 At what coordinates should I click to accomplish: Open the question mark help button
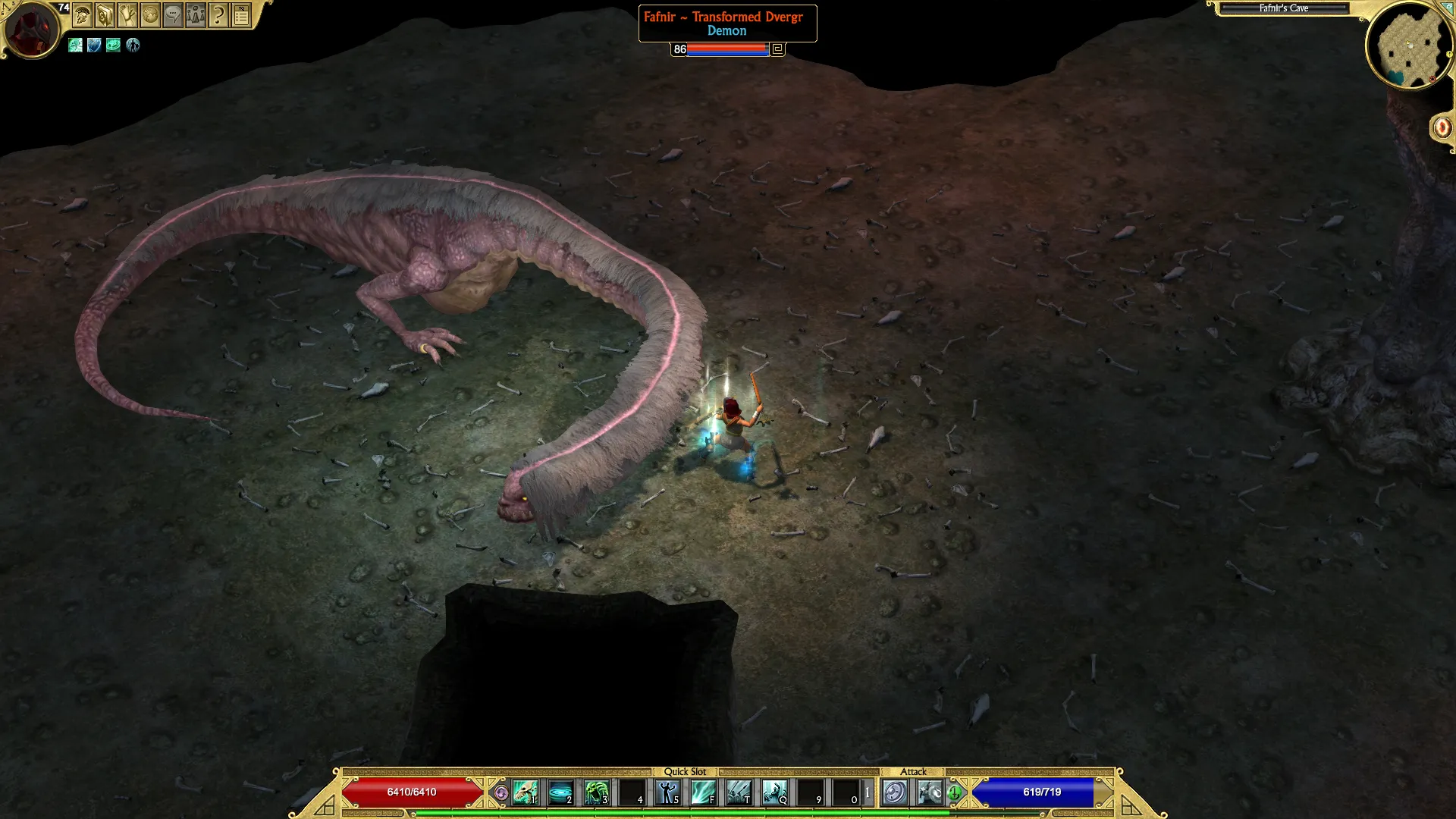[x=218, y=15]
